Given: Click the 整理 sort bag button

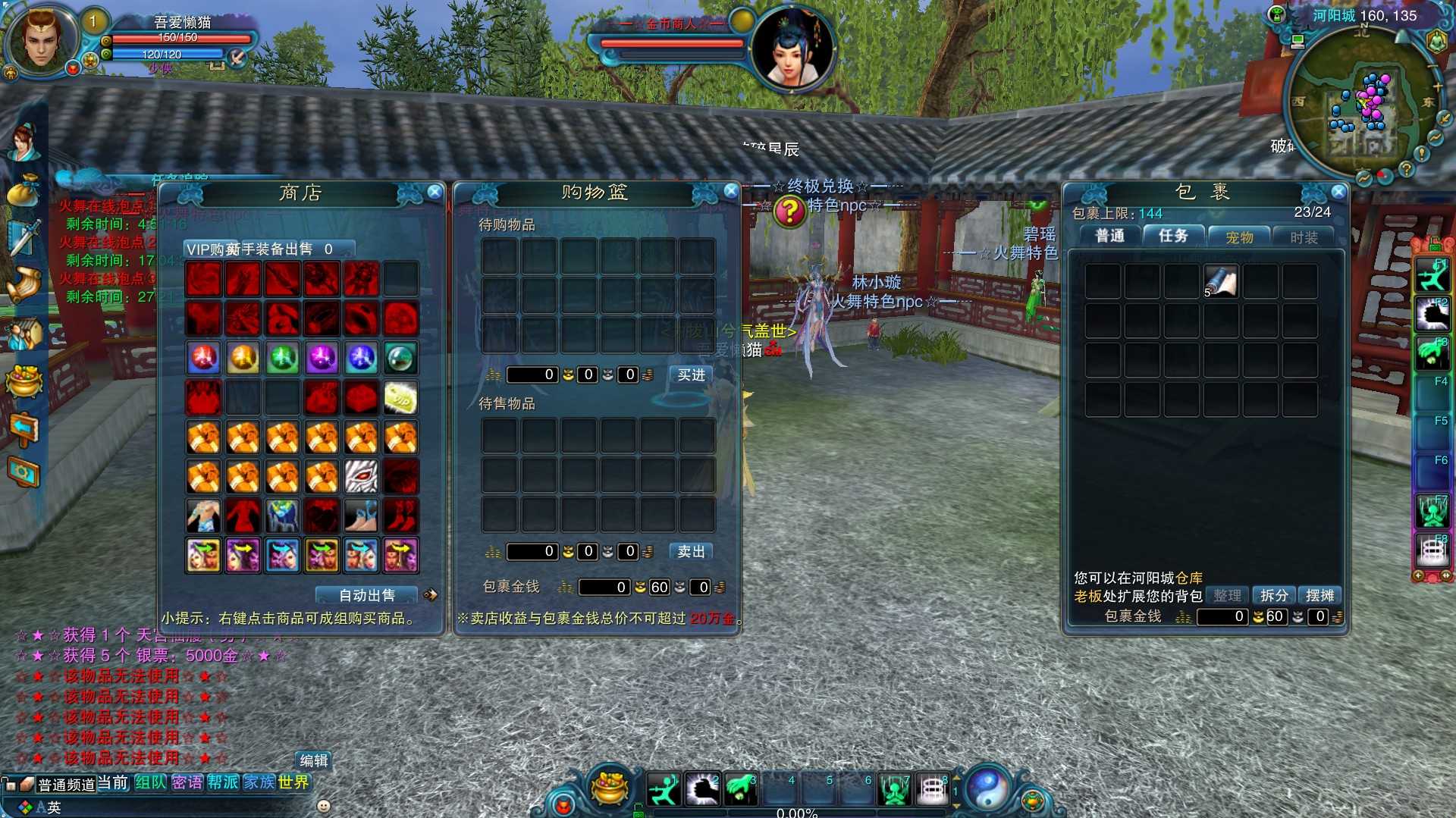Looking at the screenshot, I should [1227, 596].
